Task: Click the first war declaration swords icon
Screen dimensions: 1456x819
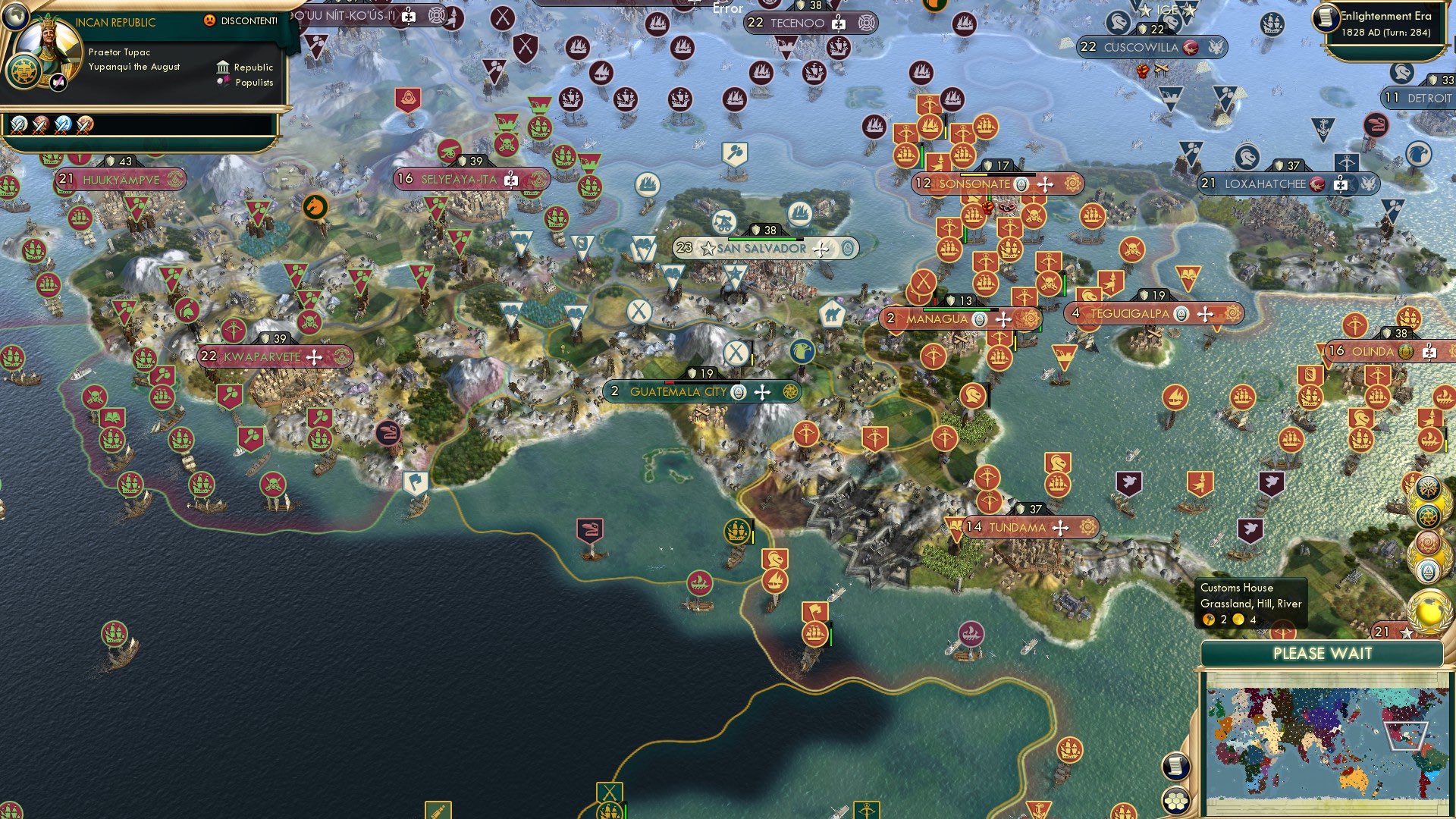Action: click(x=18, y=126)
